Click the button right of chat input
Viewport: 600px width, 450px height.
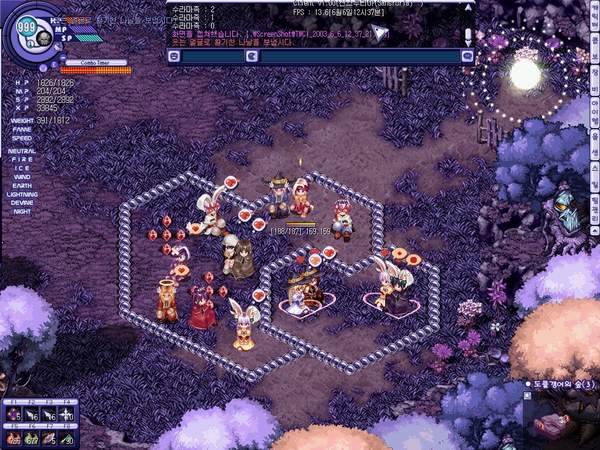tap(466, 56)
